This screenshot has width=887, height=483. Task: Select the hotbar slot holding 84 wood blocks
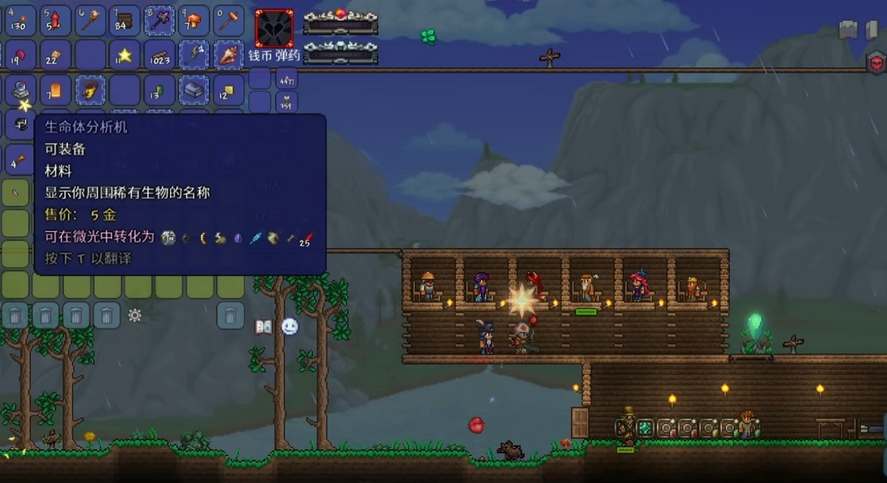pos(125,20)
